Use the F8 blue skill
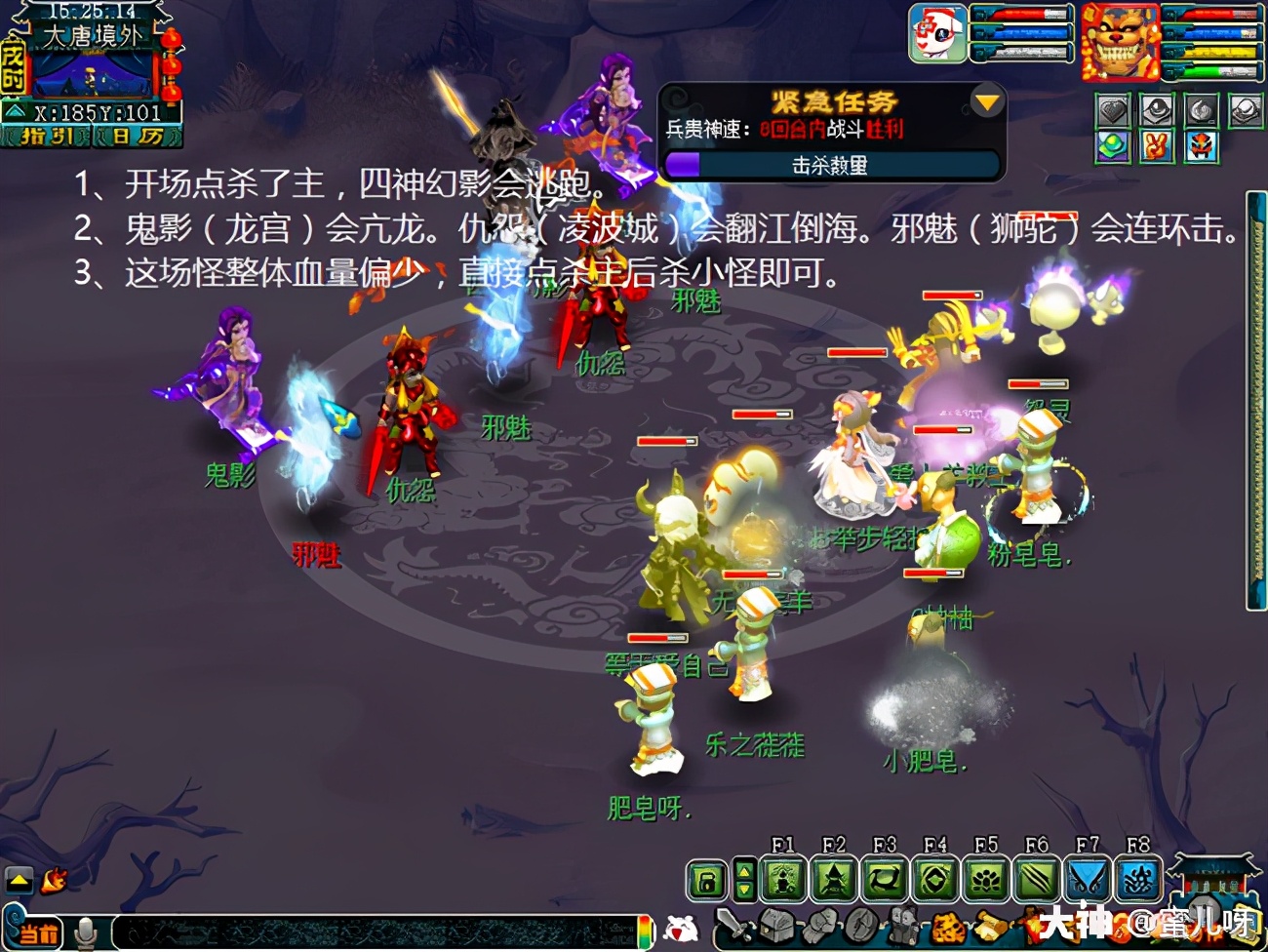 [x=1138, y=880]
